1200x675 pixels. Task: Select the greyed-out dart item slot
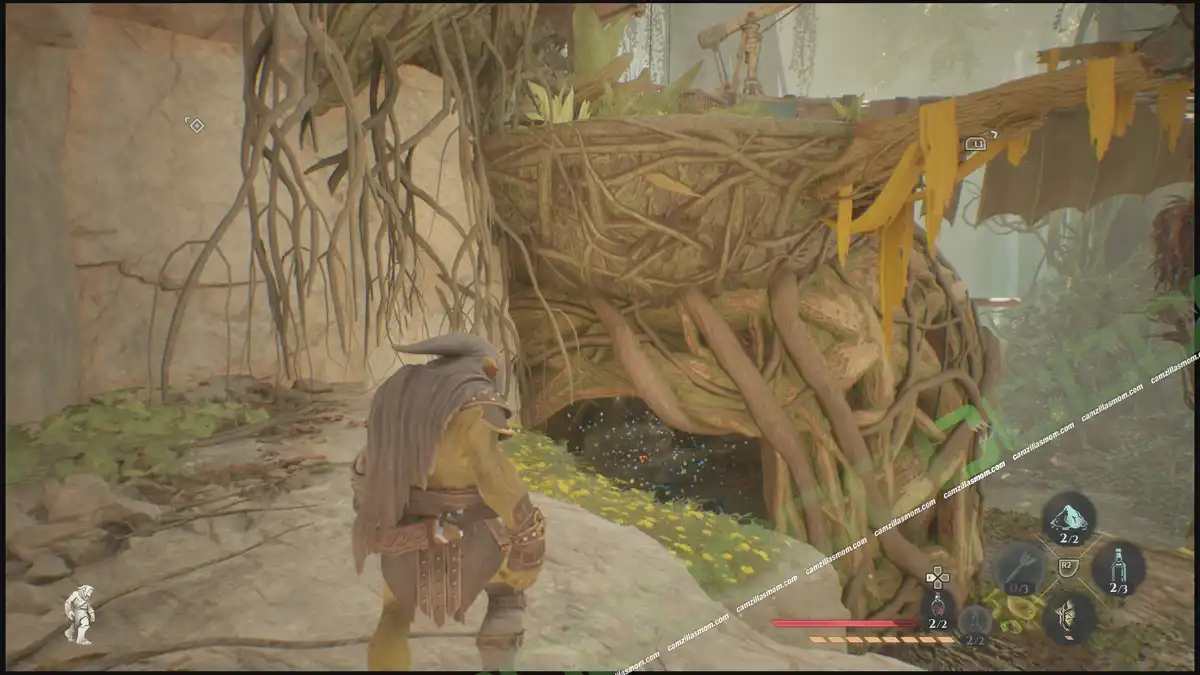coord(1017,568)
